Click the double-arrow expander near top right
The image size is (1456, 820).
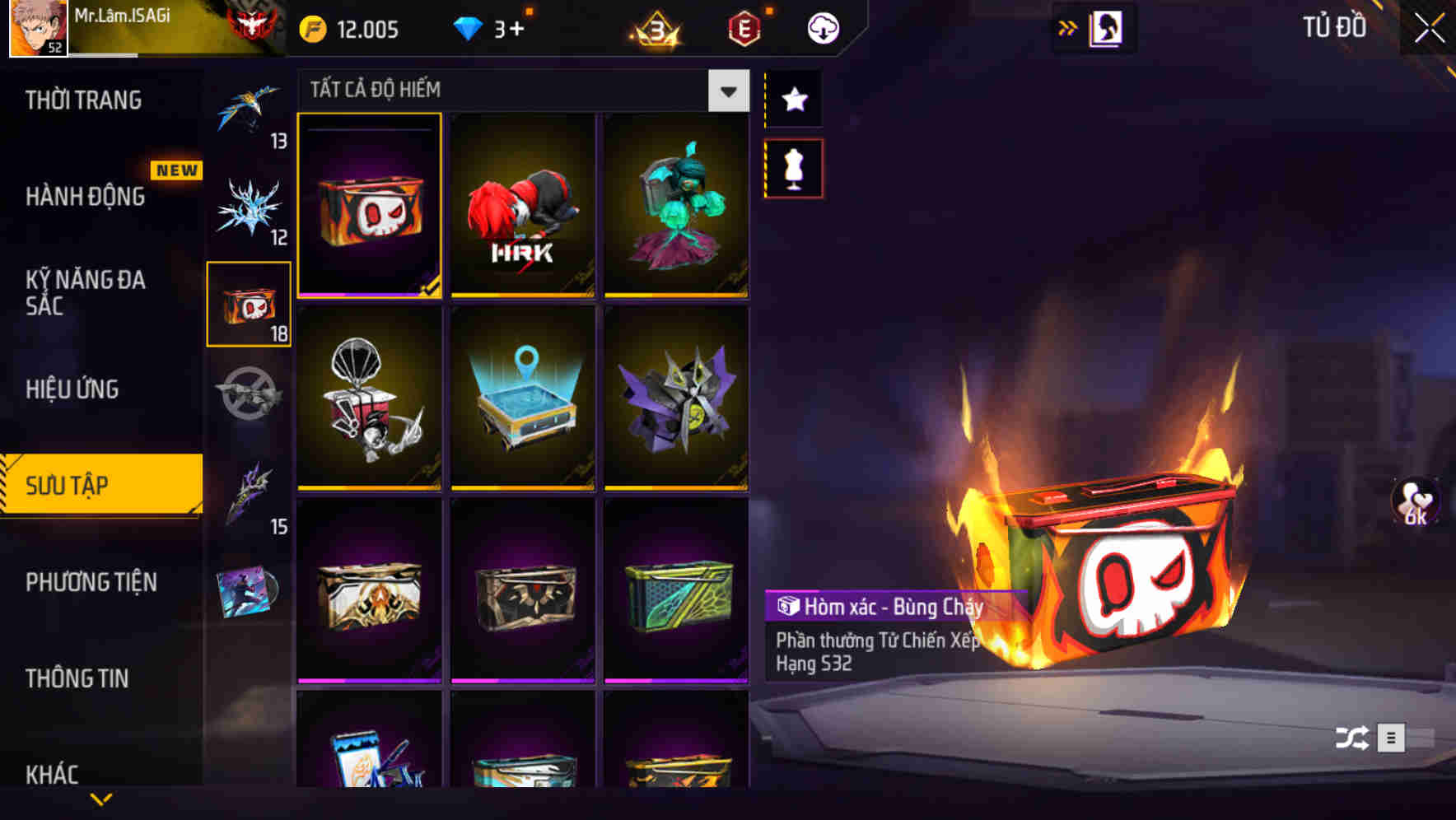tap(1069, 27)
